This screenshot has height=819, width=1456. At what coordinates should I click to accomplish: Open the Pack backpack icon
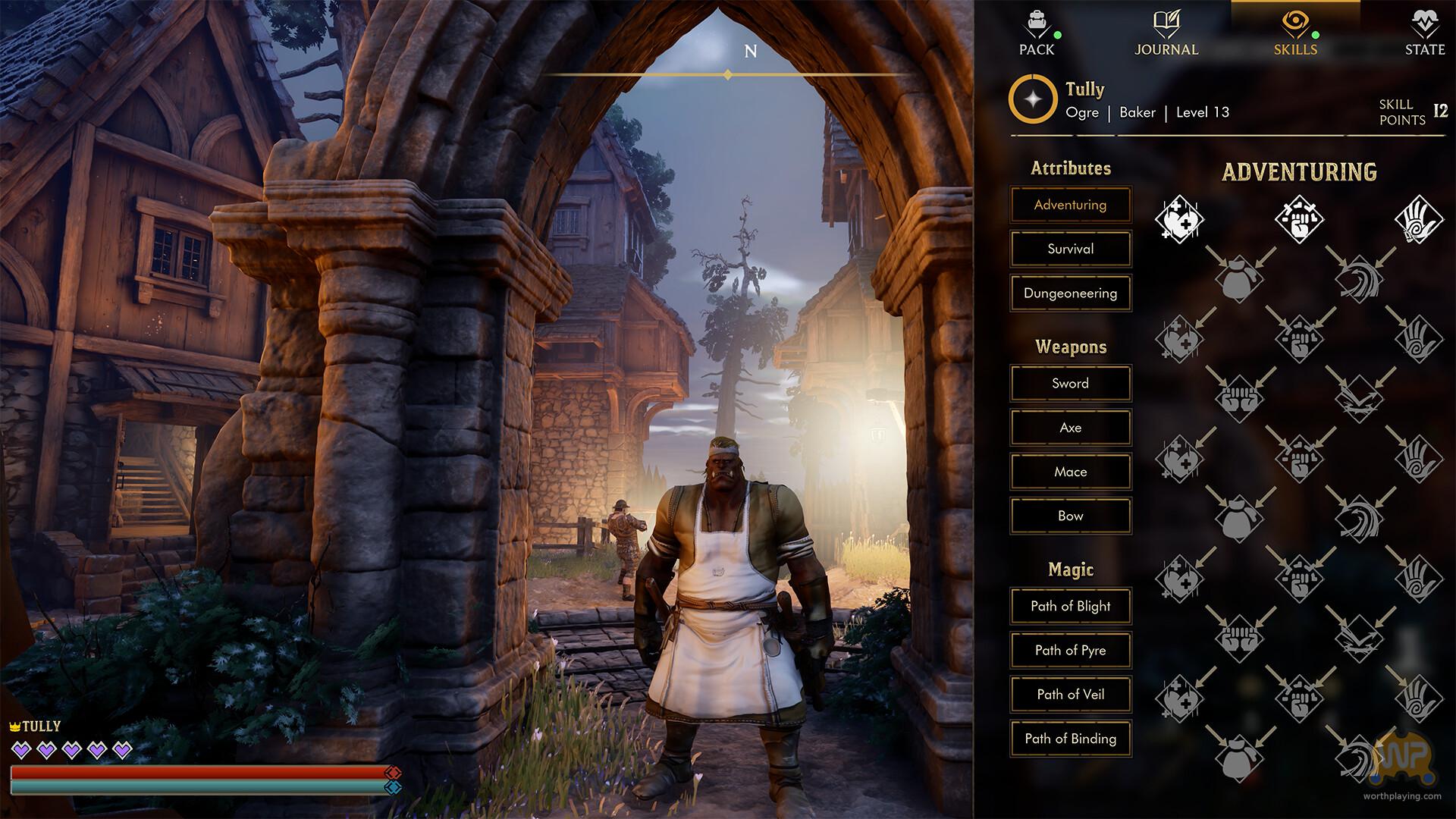tap(1036, 29)
